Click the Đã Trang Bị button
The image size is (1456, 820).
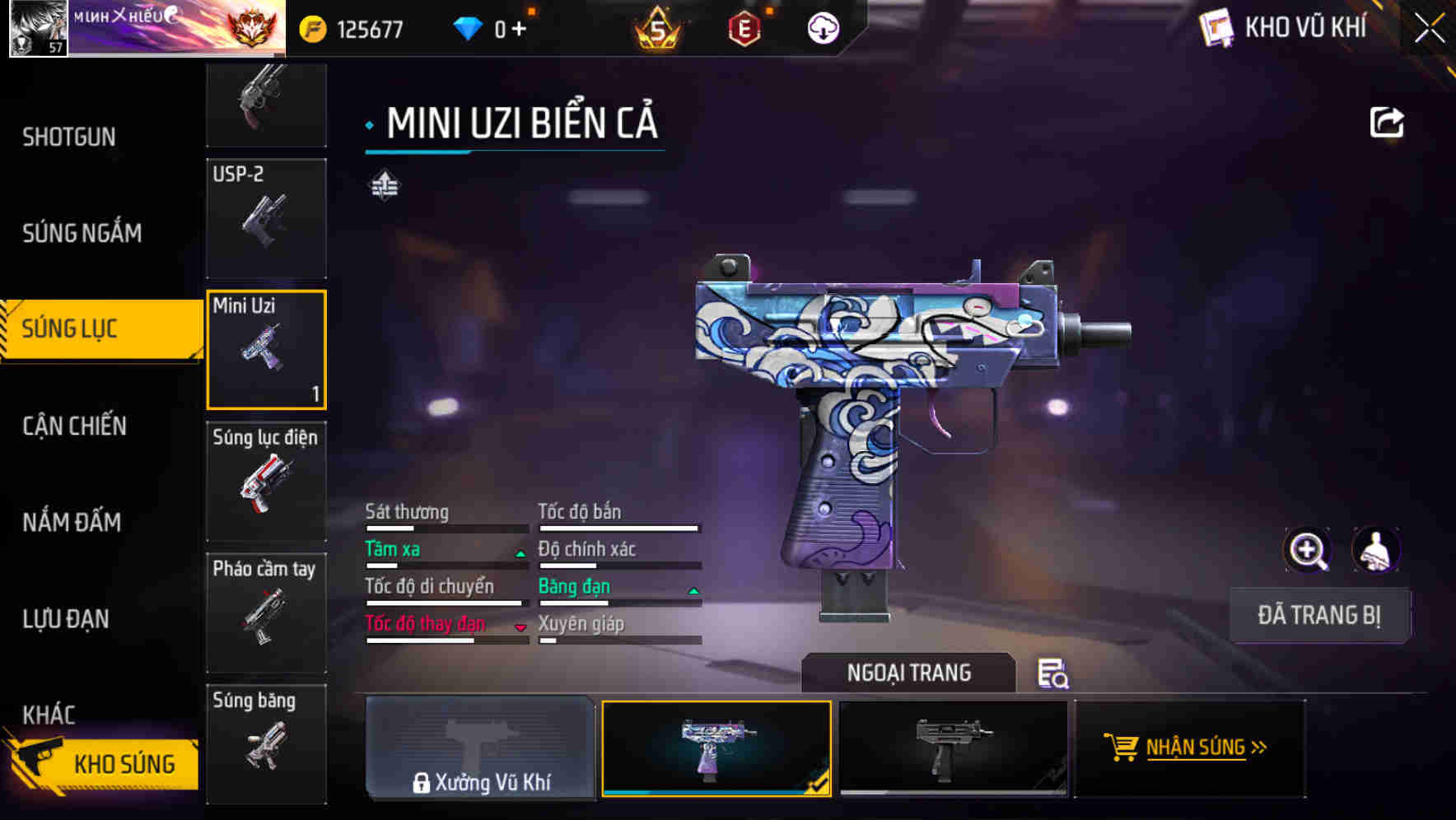coord(1318,615)
